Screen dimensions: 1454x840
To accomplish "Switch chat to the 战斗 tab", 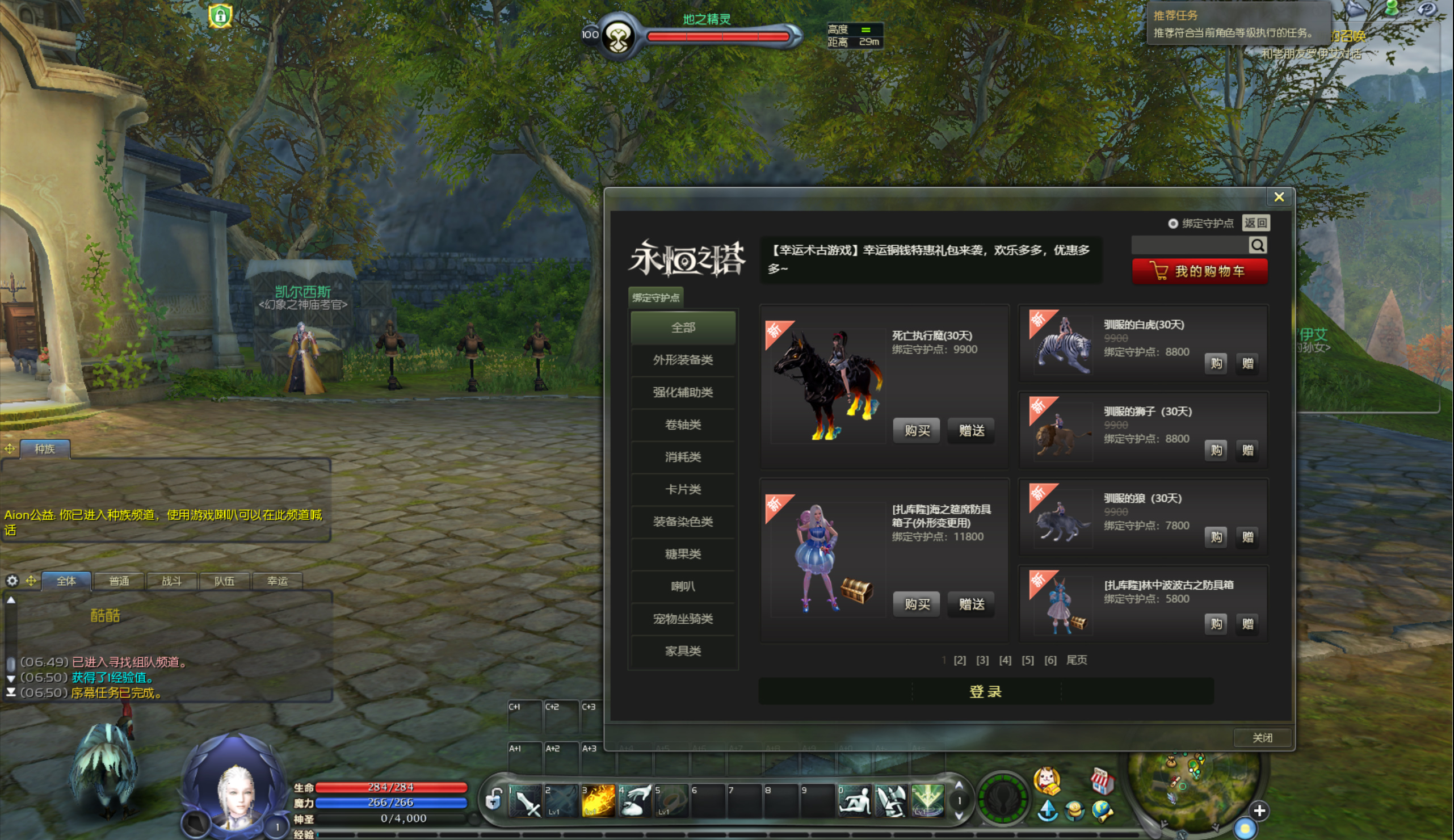I will (172, 581).
